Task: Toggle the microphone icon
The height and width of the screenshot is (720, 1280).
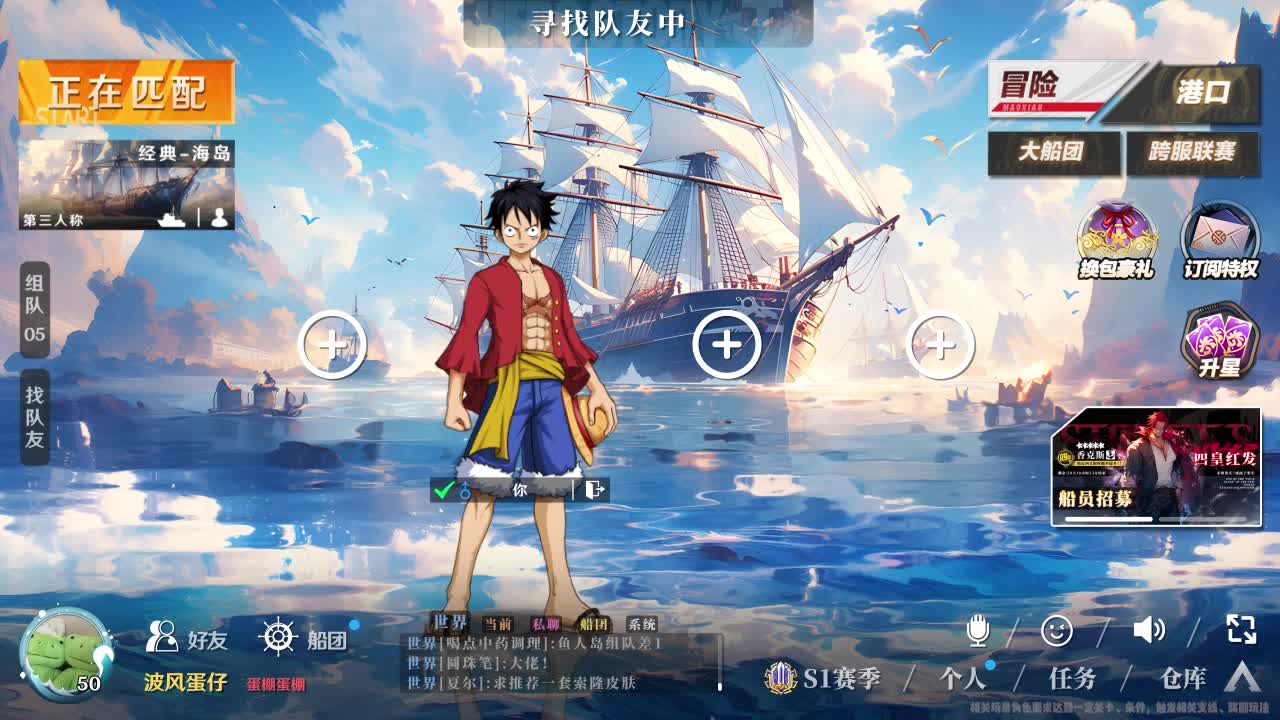Action: click(x=978, y=630)
